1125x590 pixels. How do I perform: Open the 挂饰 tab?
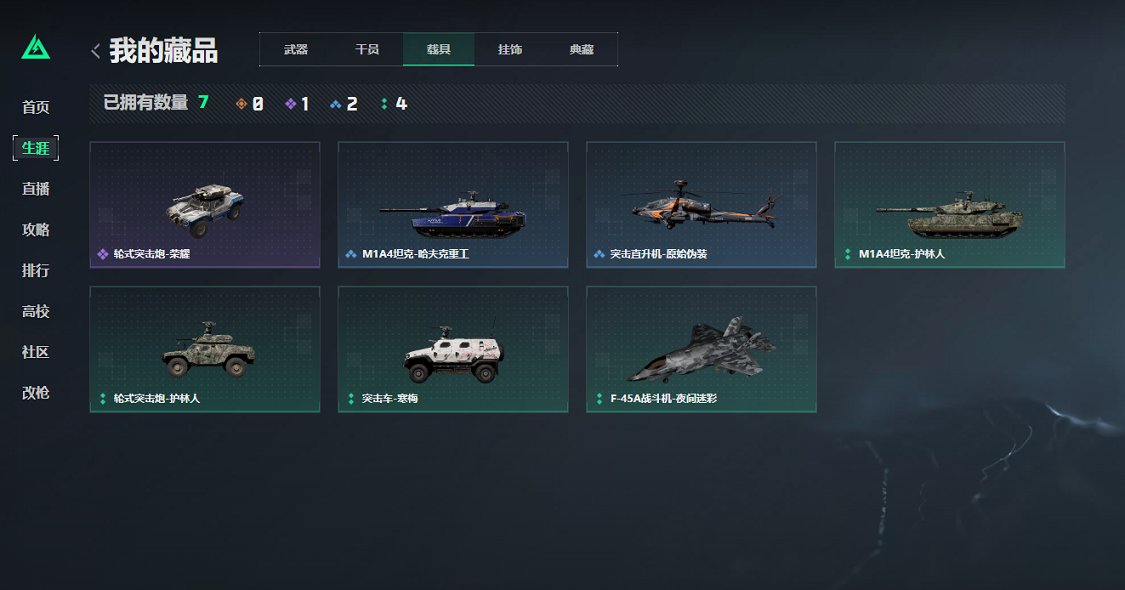pyautogui.click(x=510, y=49)
